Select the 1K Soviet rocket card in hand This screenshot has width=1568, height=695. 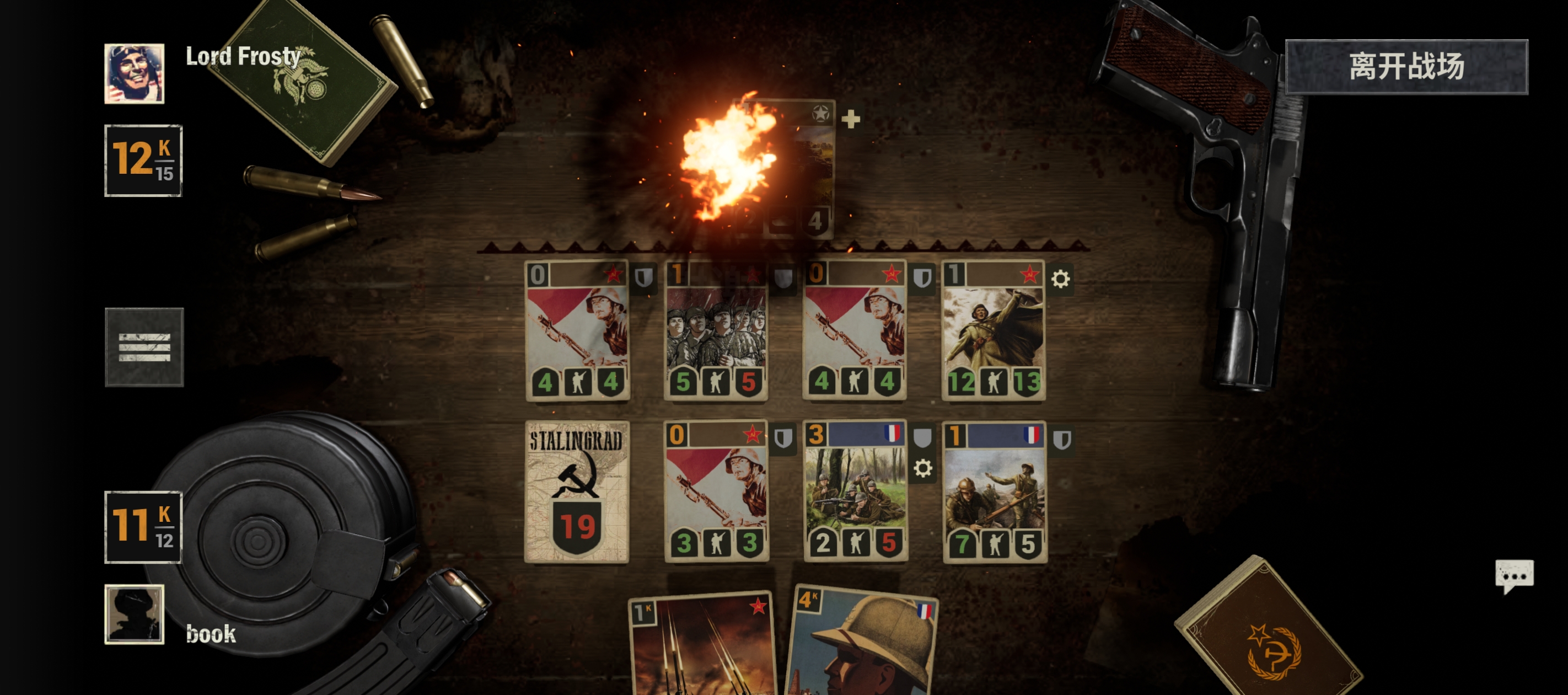pyautogui.click(x=702, y=647)
